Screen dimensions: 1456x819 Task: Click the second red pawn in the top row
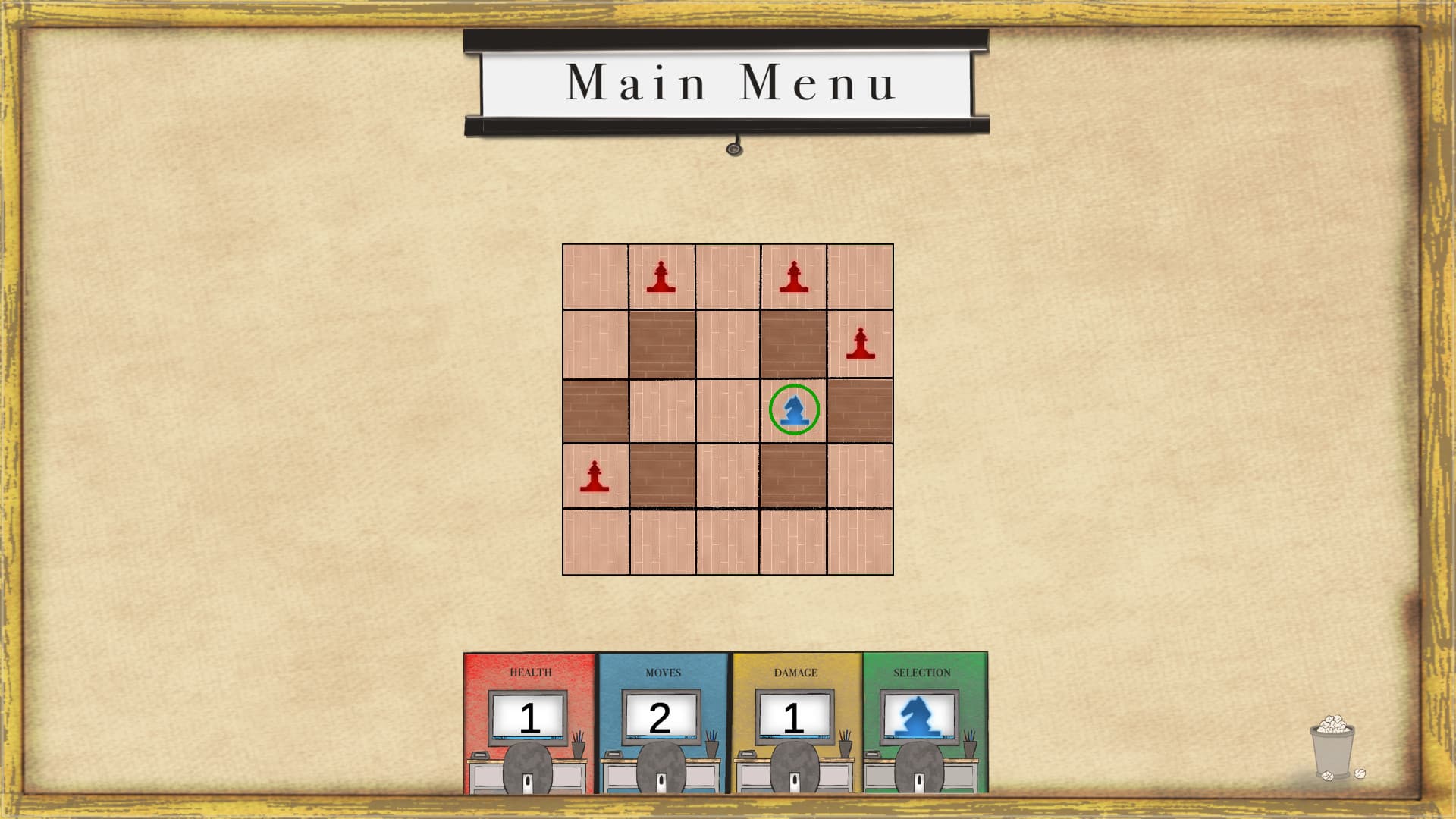click(793, 278)
